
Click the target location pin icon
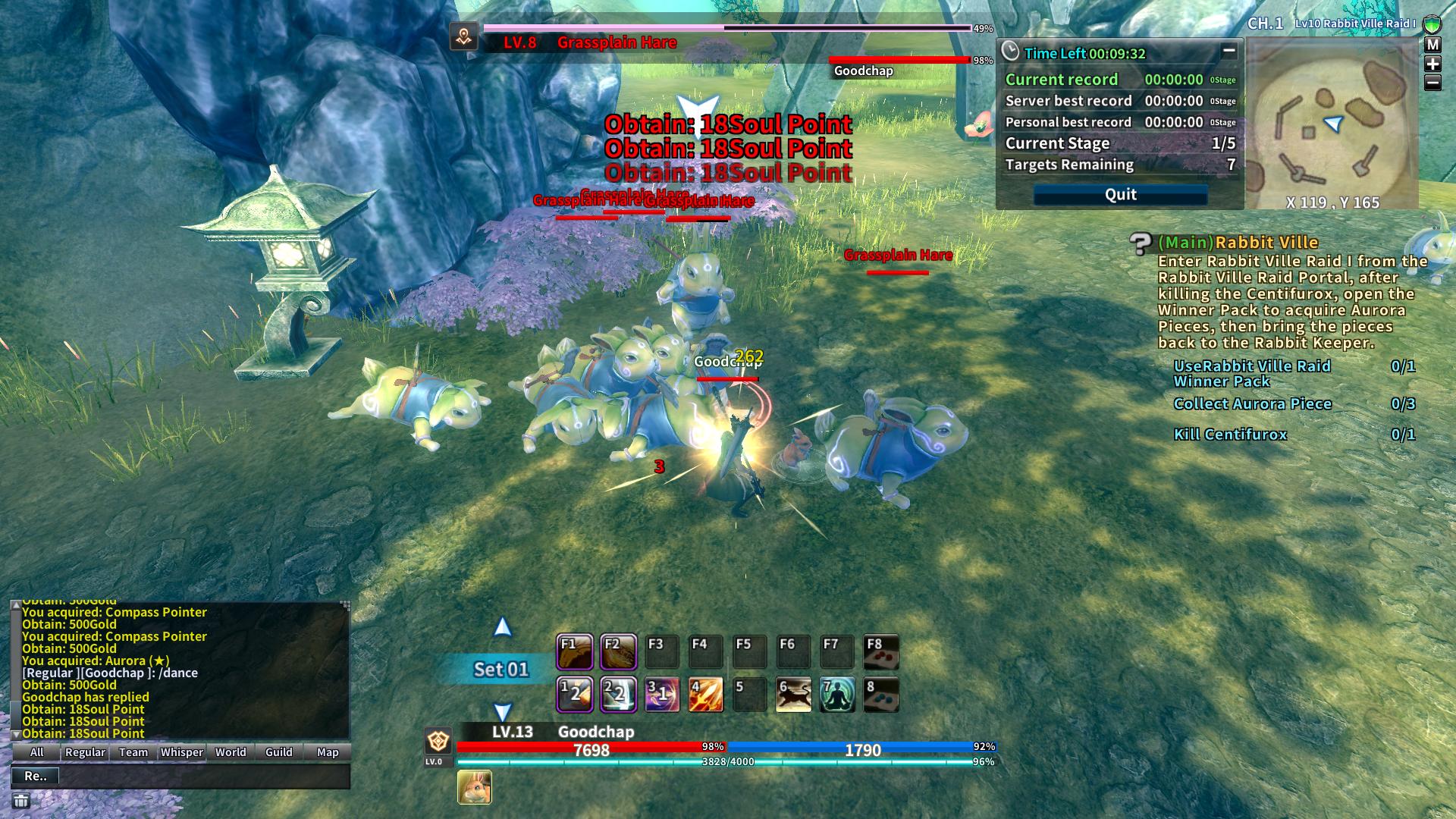[x=464, y=36]
